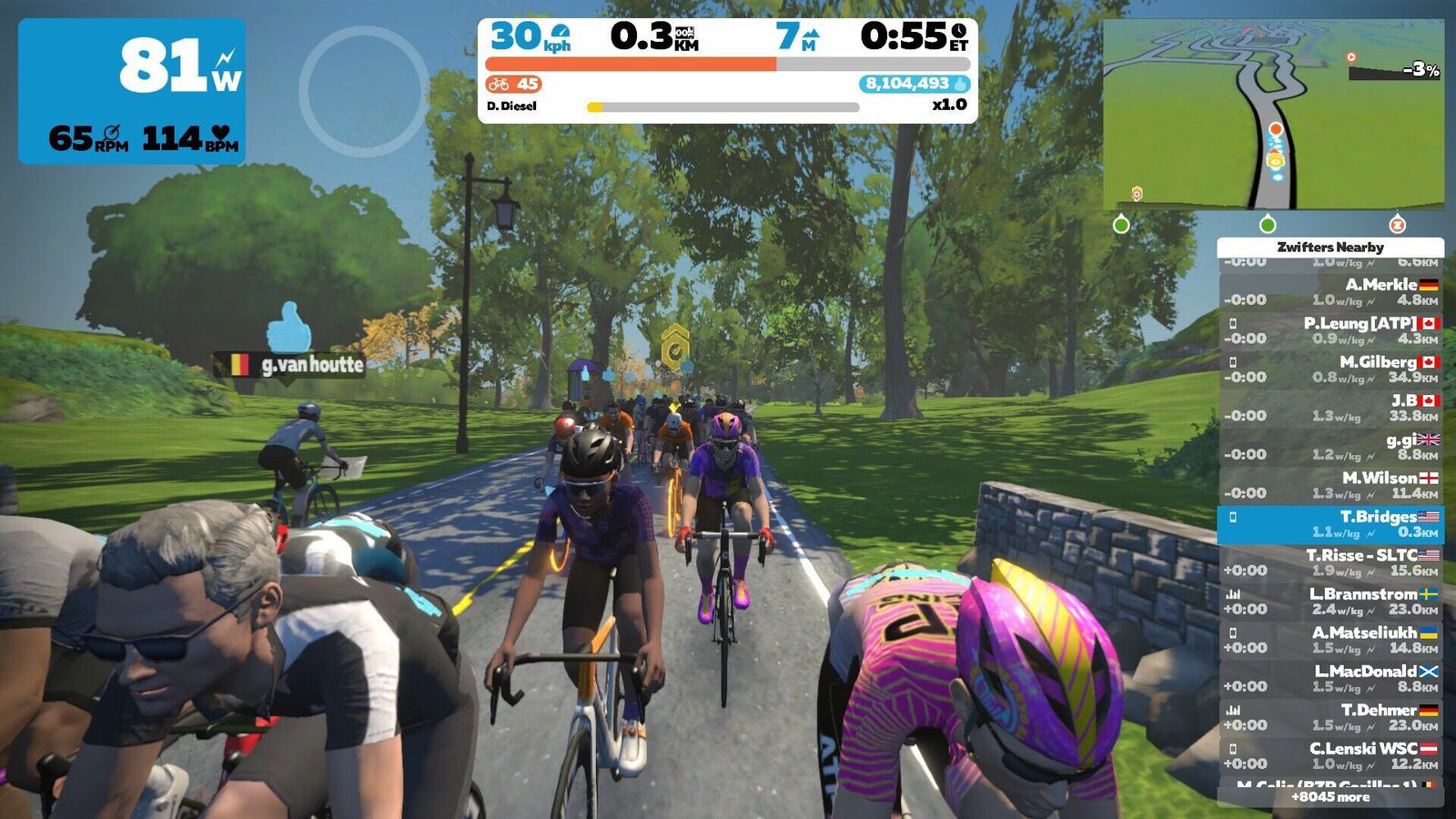Screen dimensions: 1456x819
Task: Select T.Risse - SLTC rider row
Action: [x=1330, y=562]
